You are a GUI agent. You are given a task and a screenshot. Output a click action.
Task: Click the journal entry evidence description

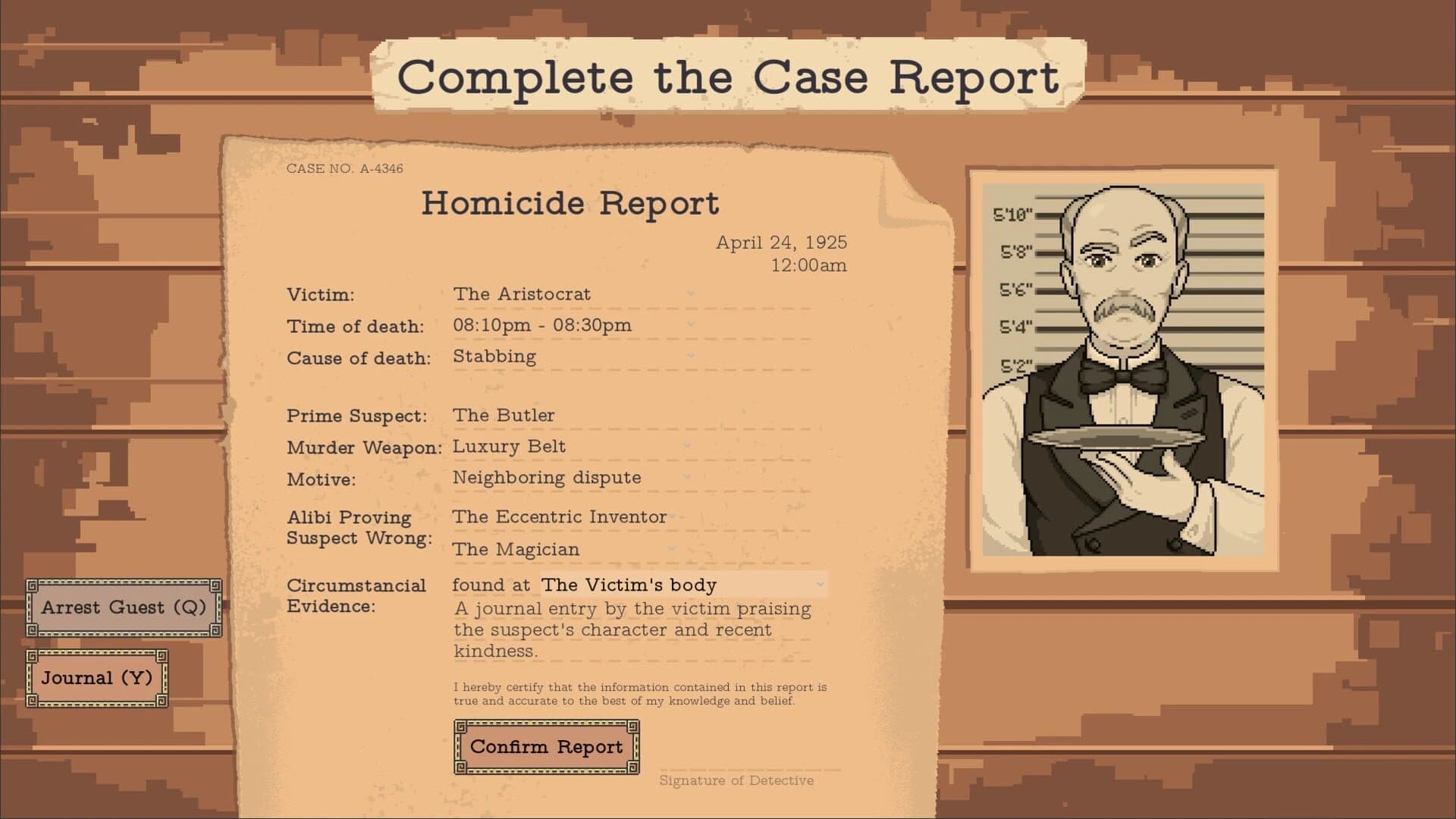click(x=630, y=629)
